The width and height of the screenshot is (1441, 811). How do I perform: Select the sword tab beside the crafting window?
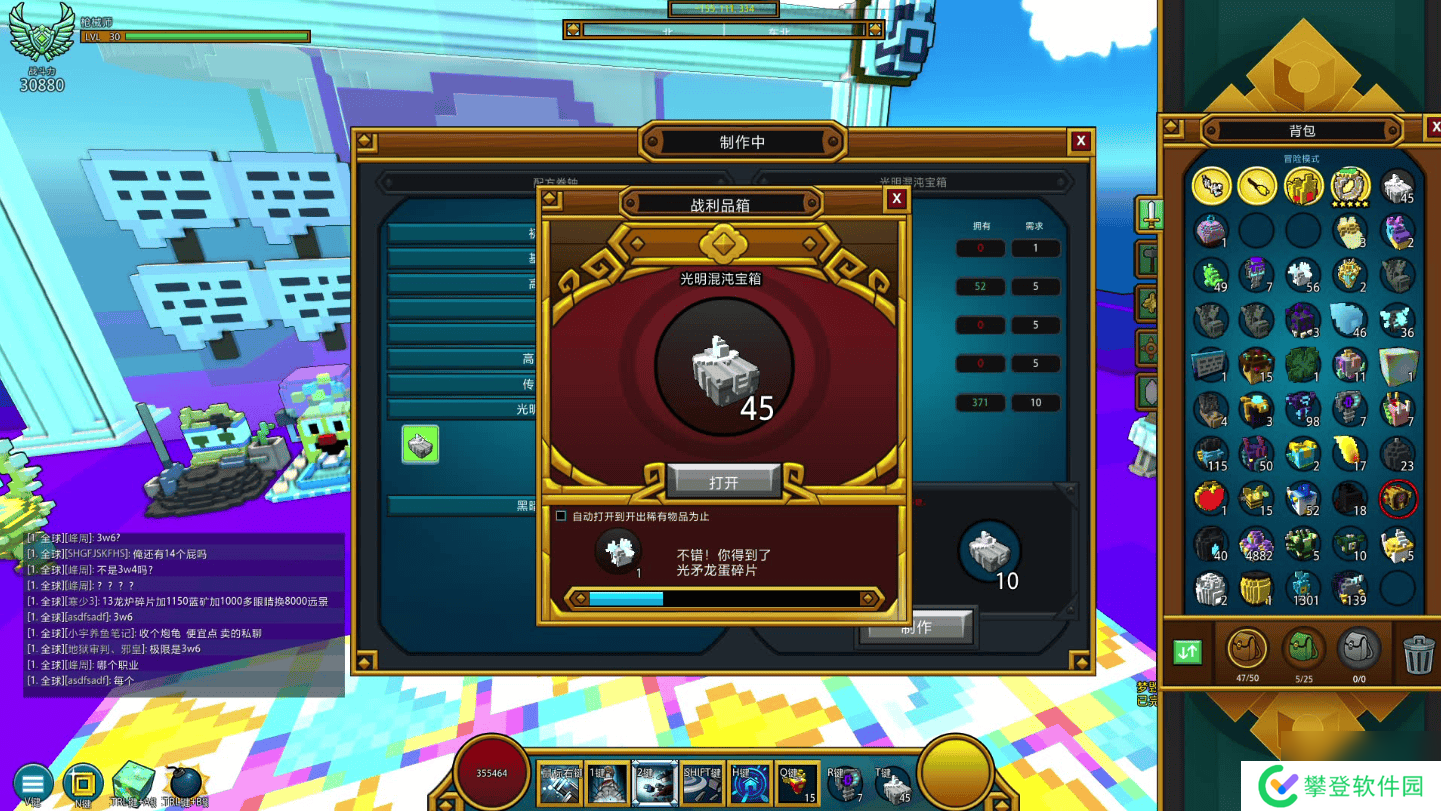(x=1150, y=215)
